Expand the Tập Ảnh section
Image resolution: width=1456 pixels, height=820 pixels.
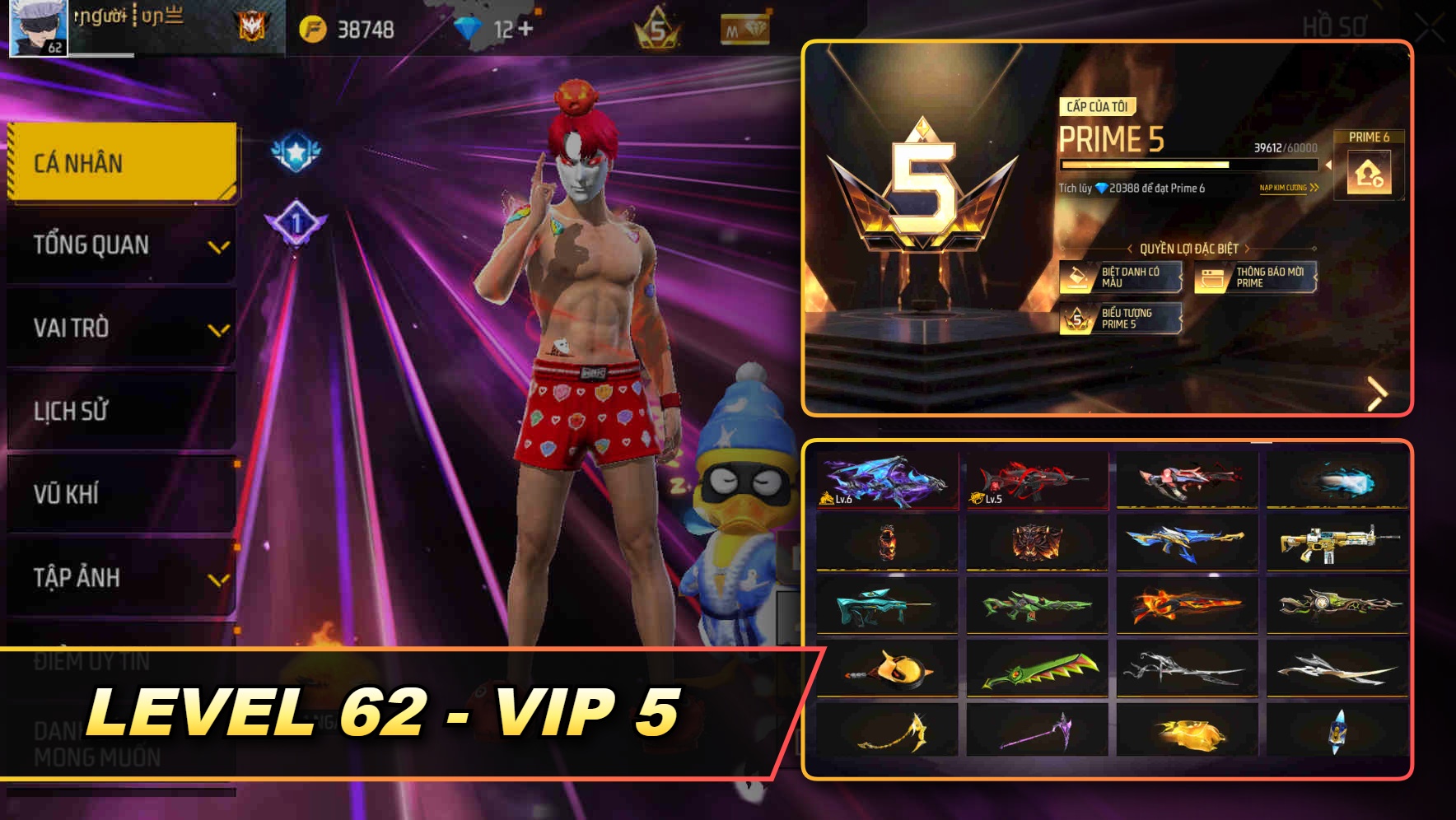(x=119, y=577)
